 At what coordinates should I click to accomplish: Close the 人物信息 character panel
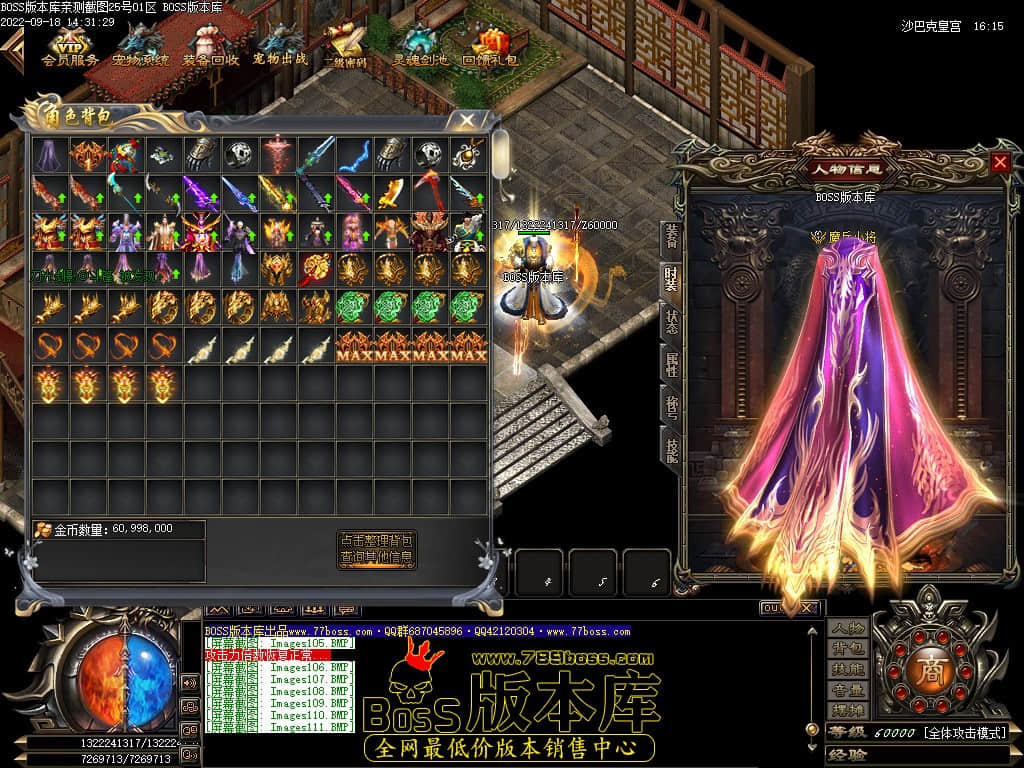tap(1000, 162)
